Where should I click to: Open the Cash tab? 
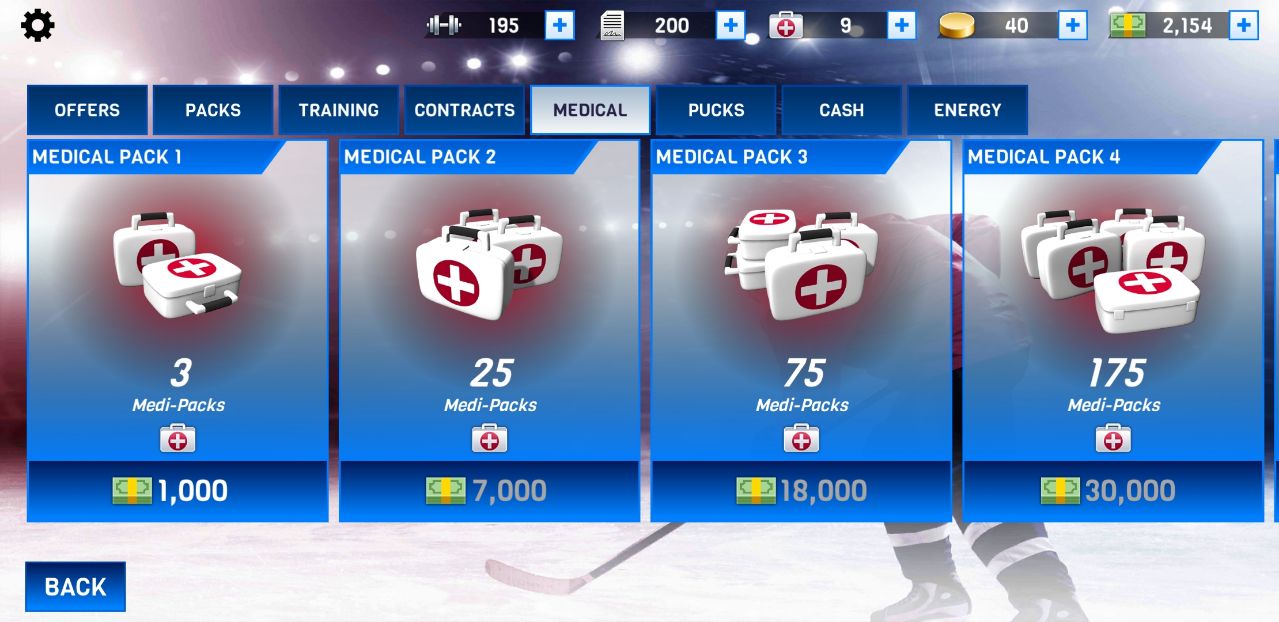tap(842, 110)
